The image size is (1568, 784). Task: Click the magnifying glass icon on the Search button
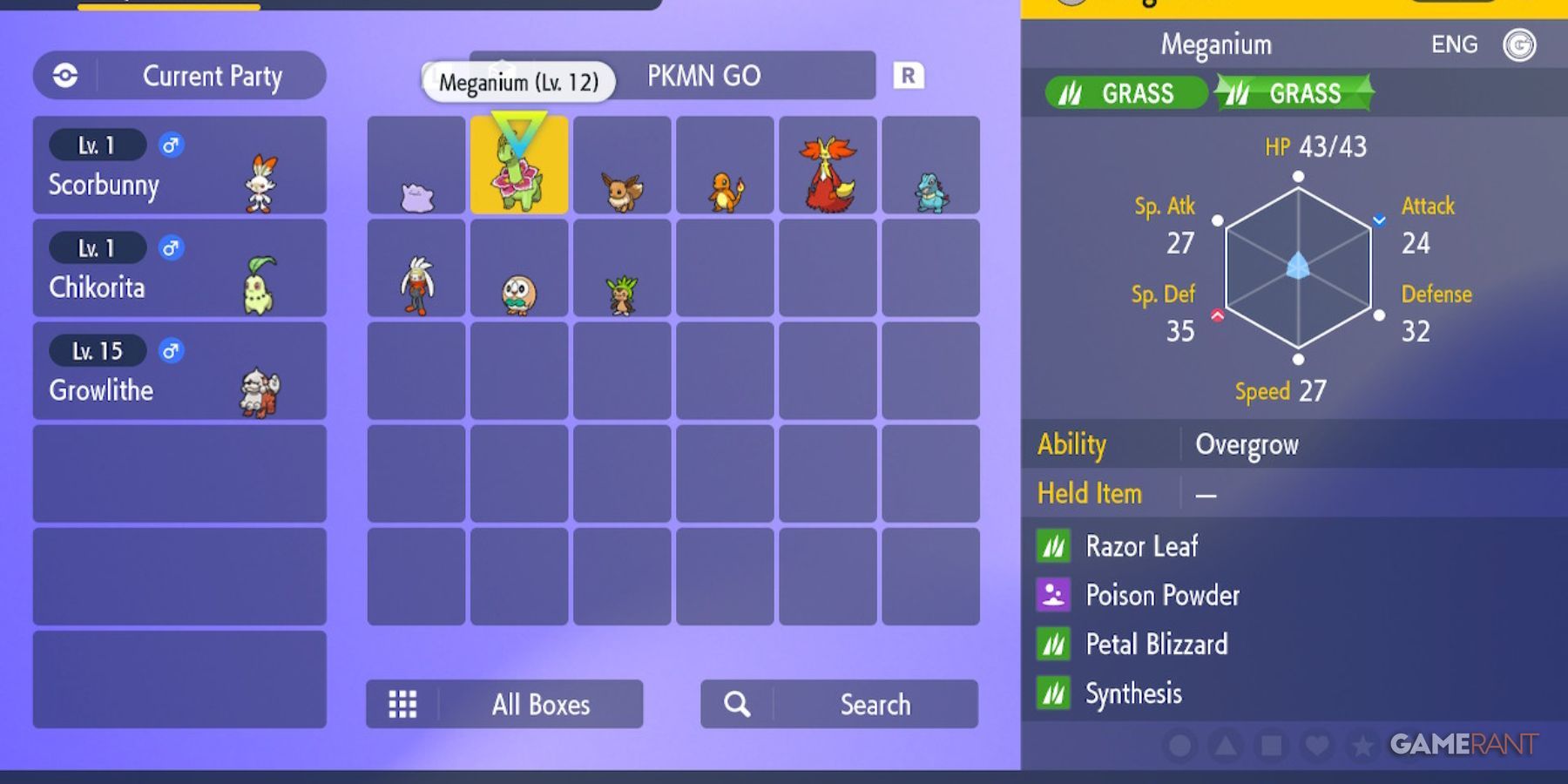tap(737, 704)
